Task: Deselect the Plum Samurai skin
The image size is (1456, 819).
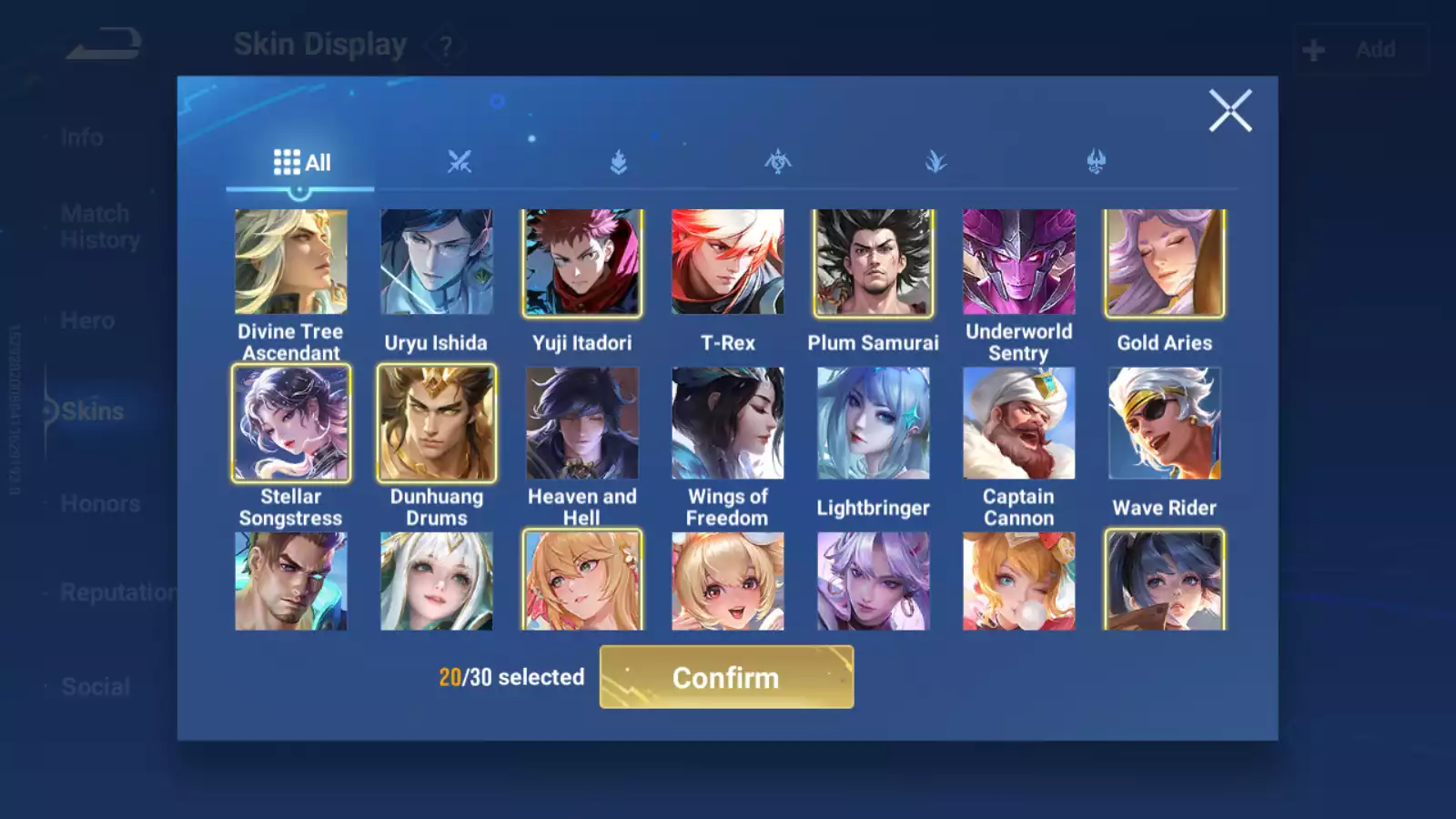Action: tap(873, 263)
